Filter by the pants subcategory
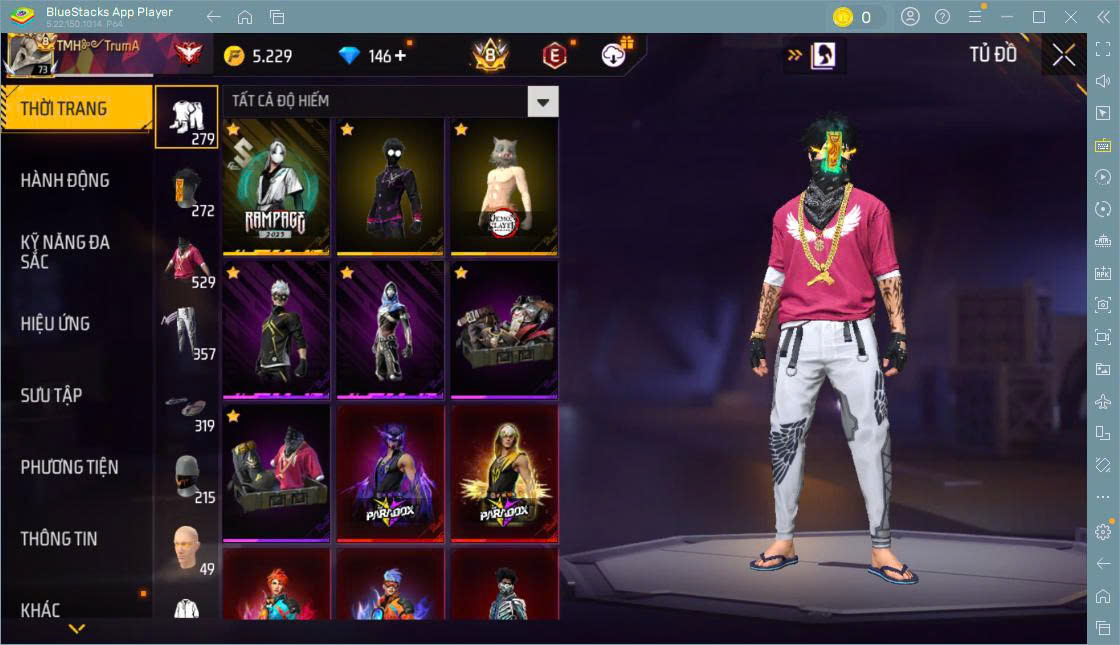 [x=186, y=333]
